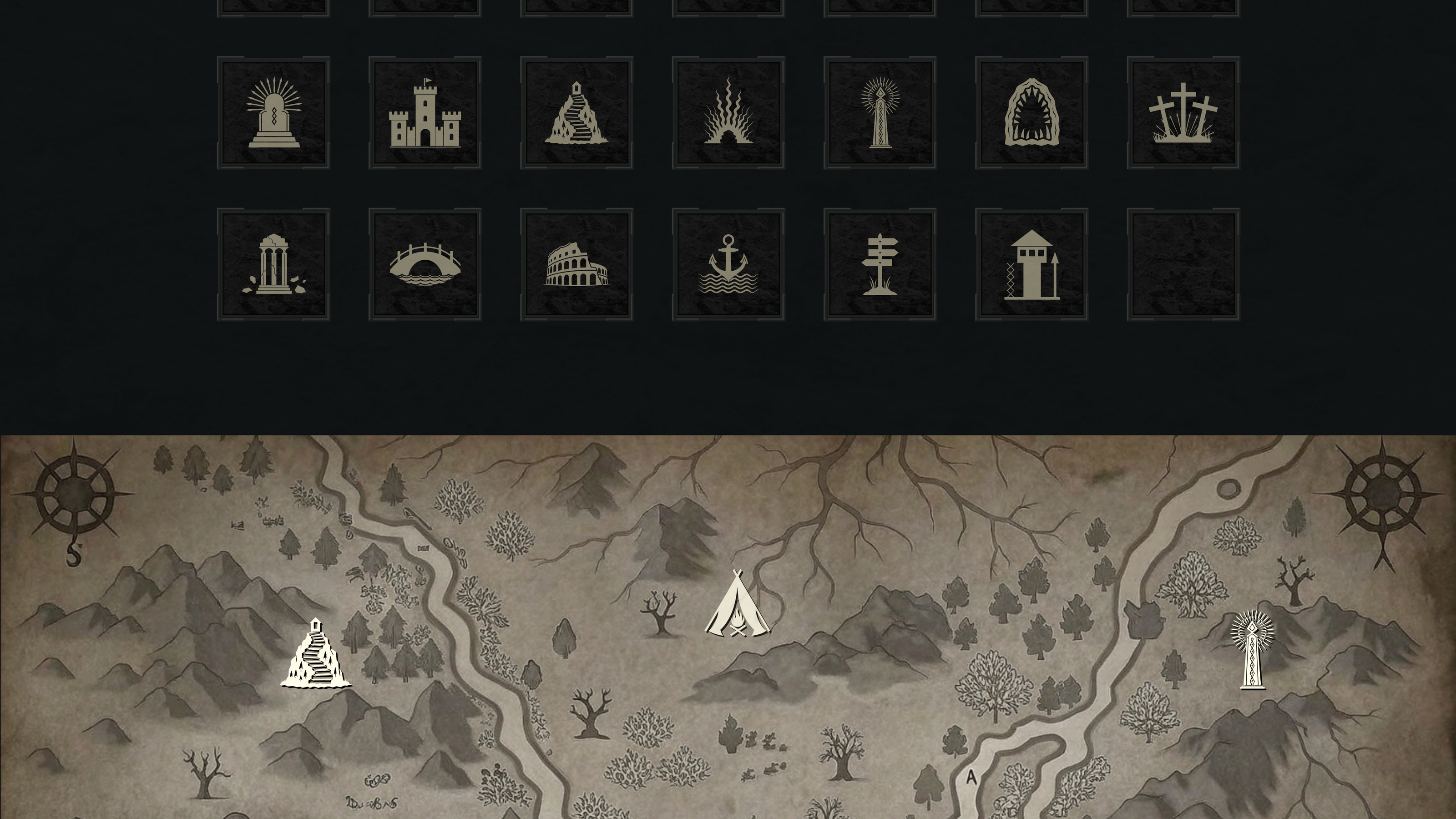The image size is (1456, 819).
Task: Pick the three crosses icon tile
Action: point(1183,112)
